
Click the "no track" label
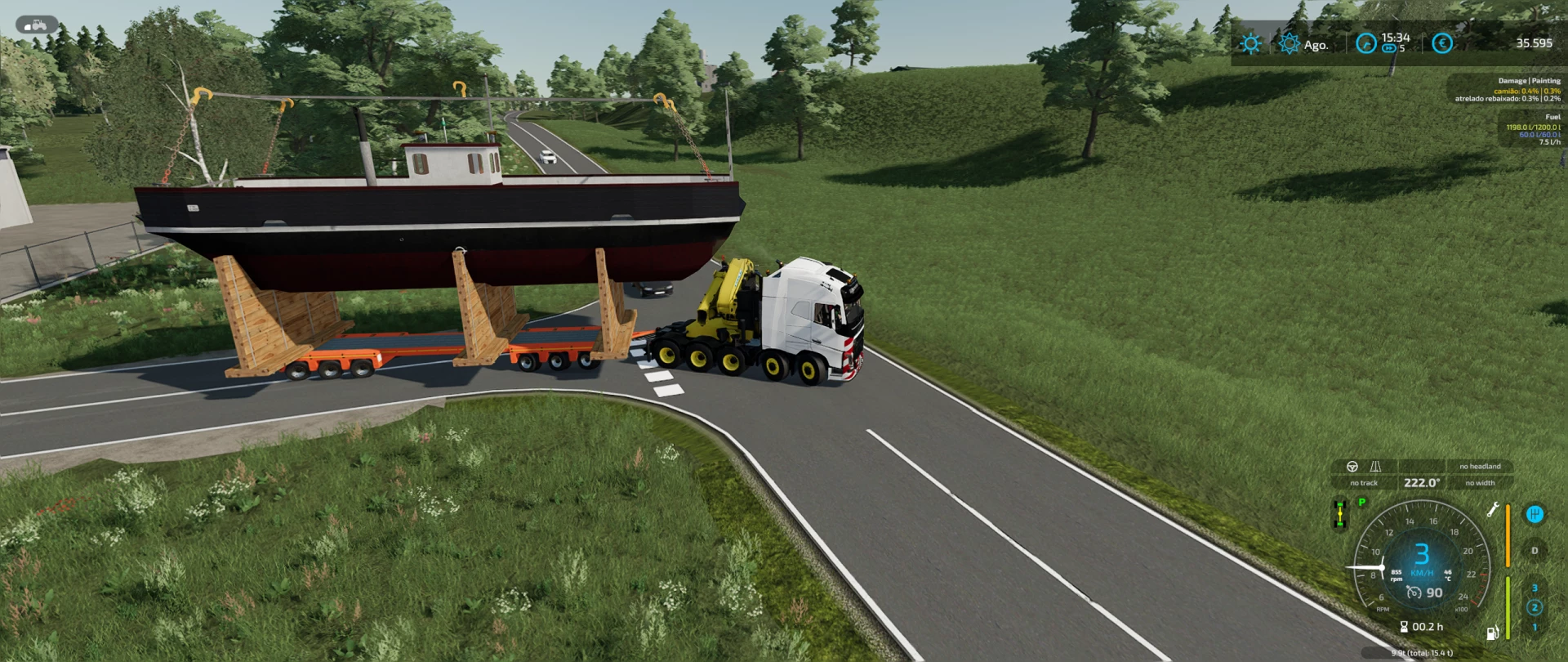tap(1363, 483)
